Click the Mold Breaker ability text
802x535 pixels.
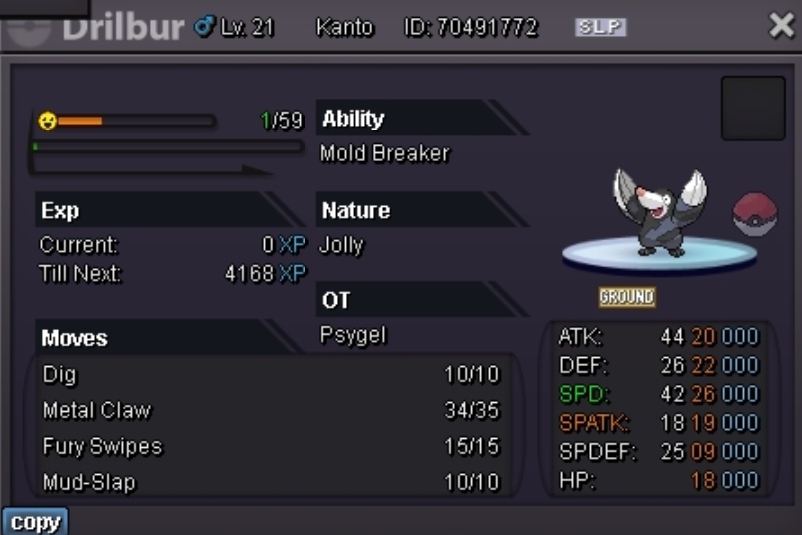pyautogui.click(x=385, y=153)
